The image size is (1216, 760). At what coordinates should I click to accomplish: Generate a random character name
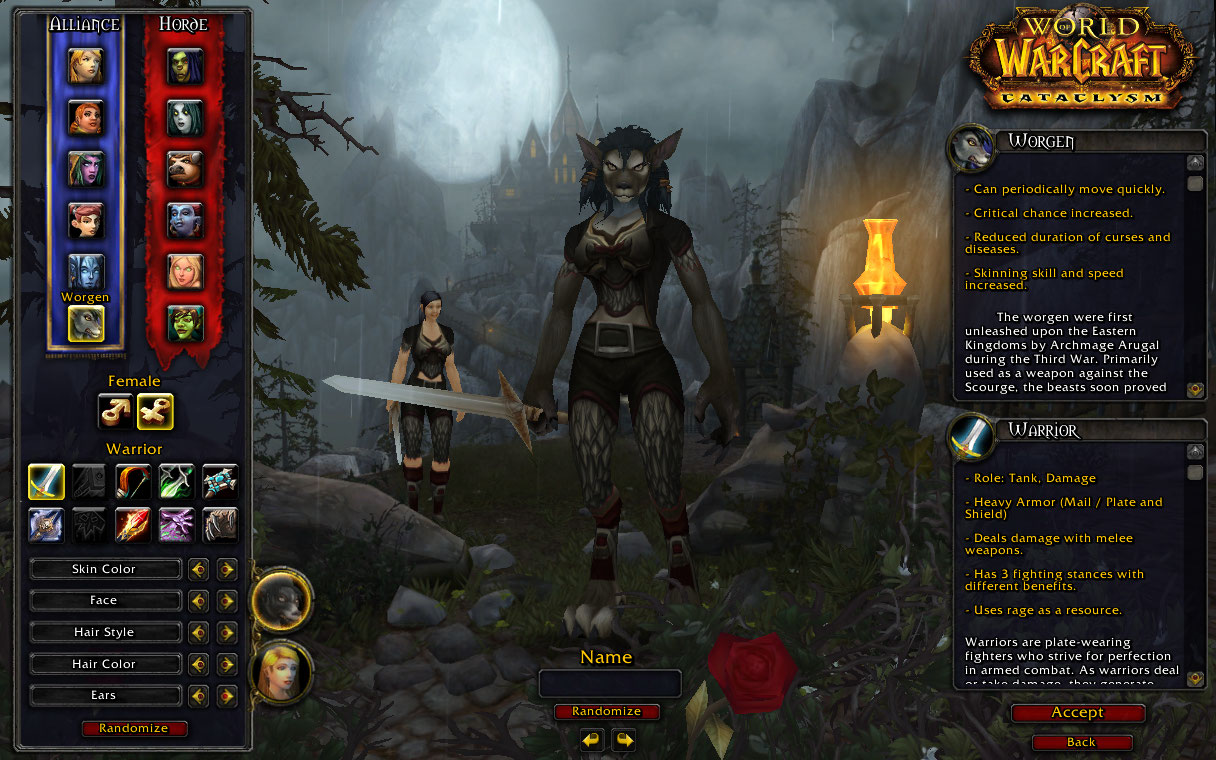pos(607,712)
